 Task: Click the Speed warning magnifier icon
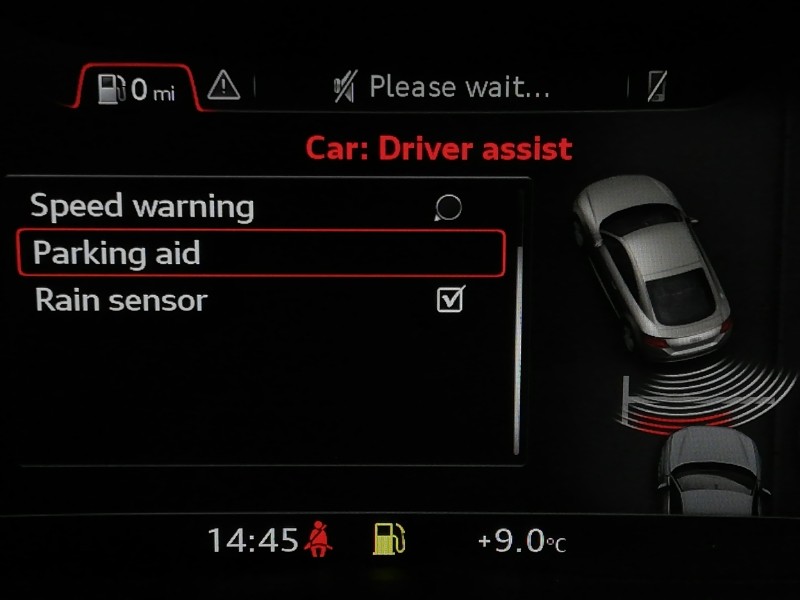[x=449, y=208]
